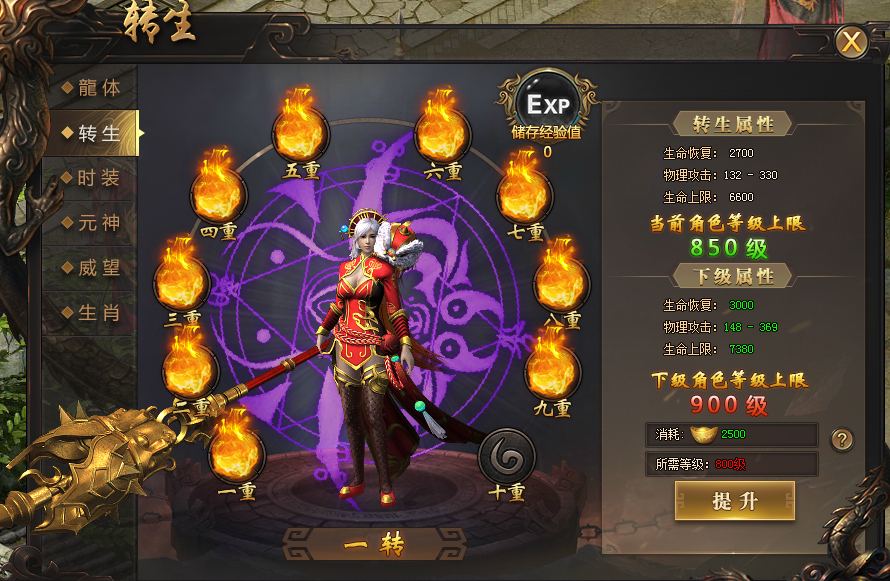Choose the 一重 flame orb
Viewport: 890px width, 581px height.
236,451
